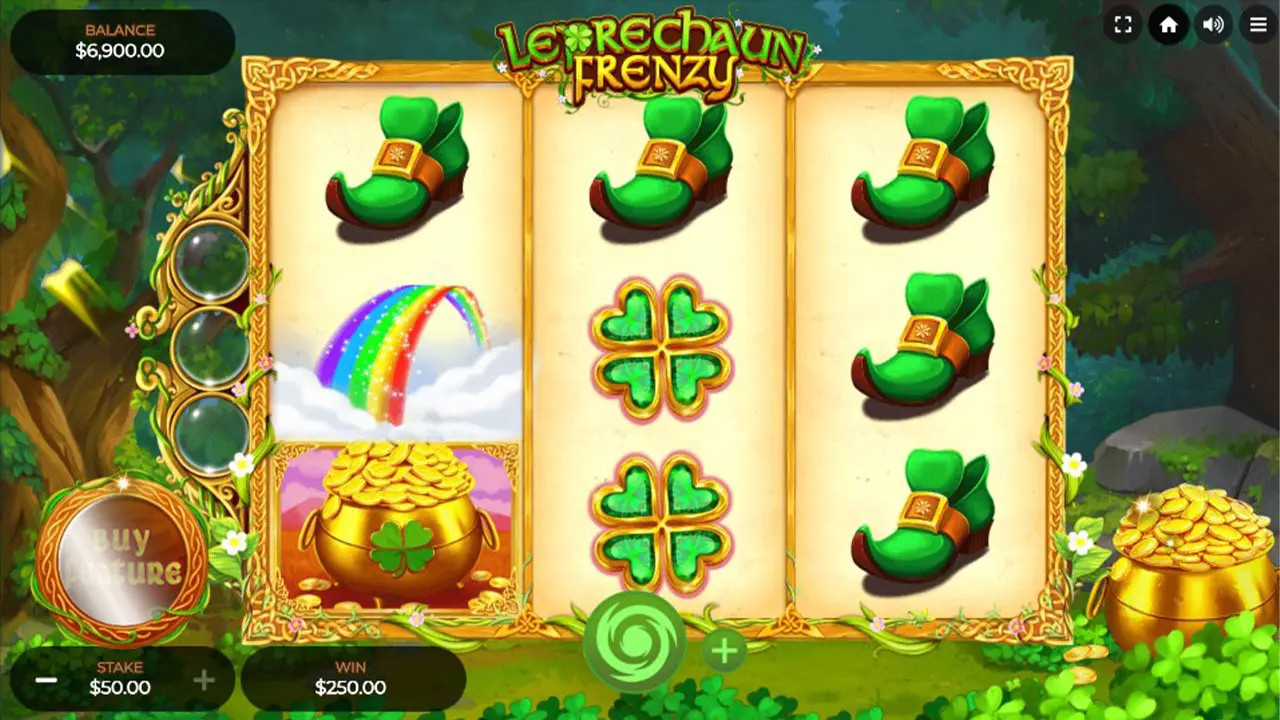Toggle fullscreen mode
Image resolution: width=1280 pixels, height=720 pixels.
(x=1123, y=25)
